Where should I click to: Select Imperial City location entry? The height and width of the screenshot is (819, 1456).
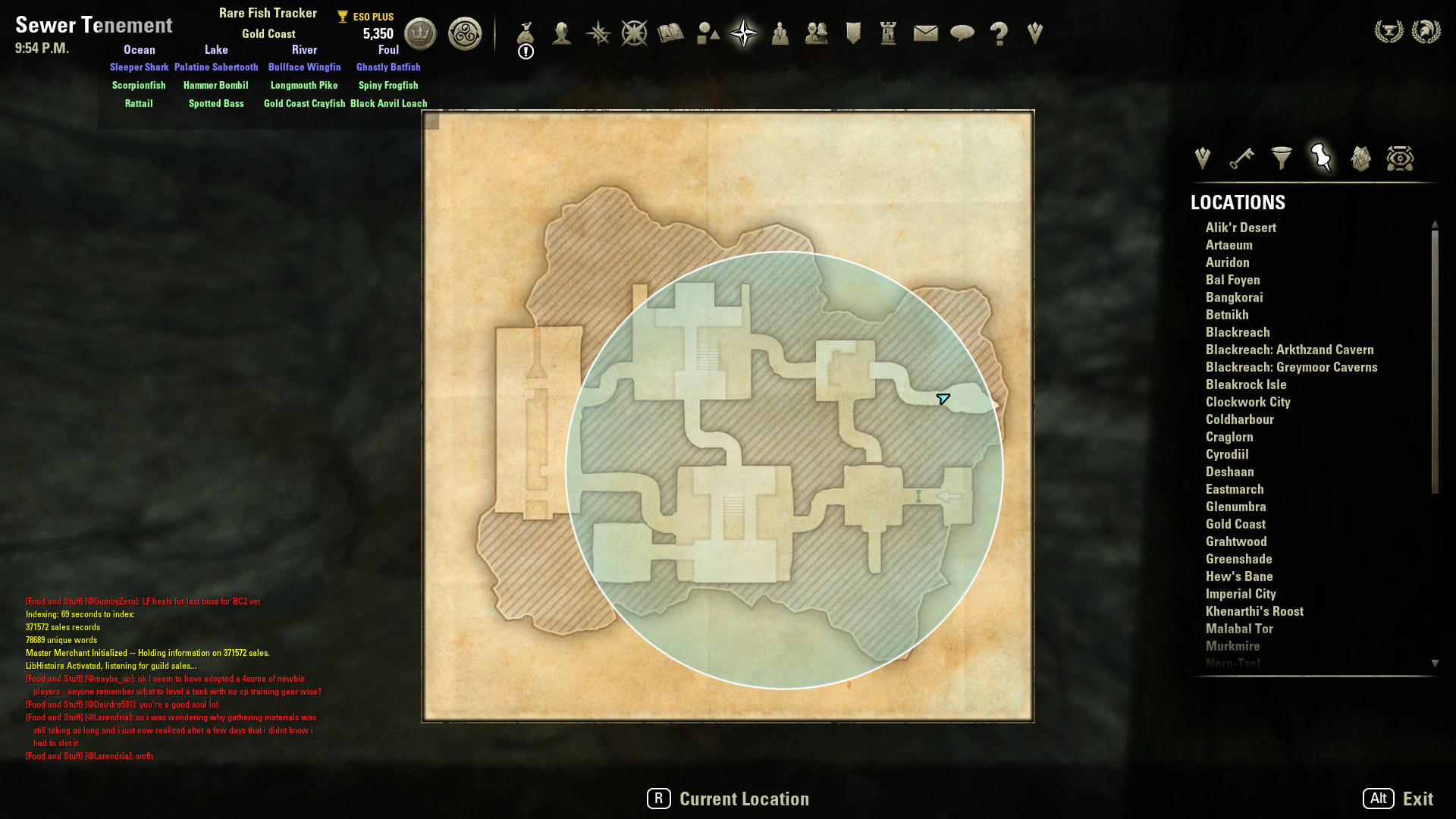1241,594
